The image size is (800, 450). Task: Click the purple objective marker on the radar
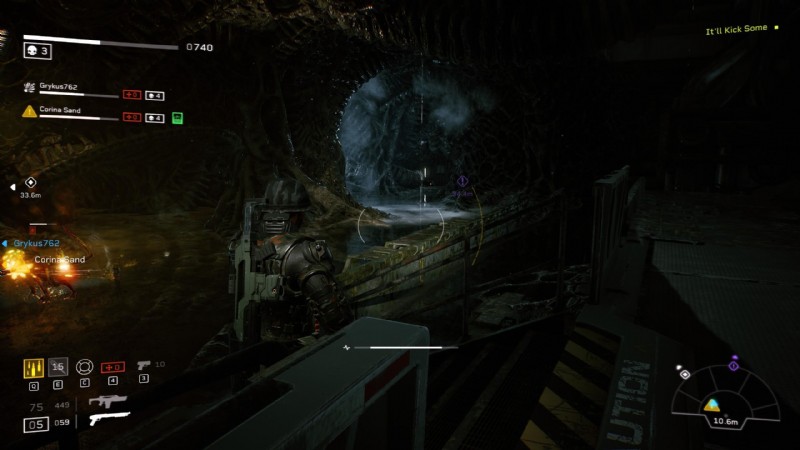733,365
